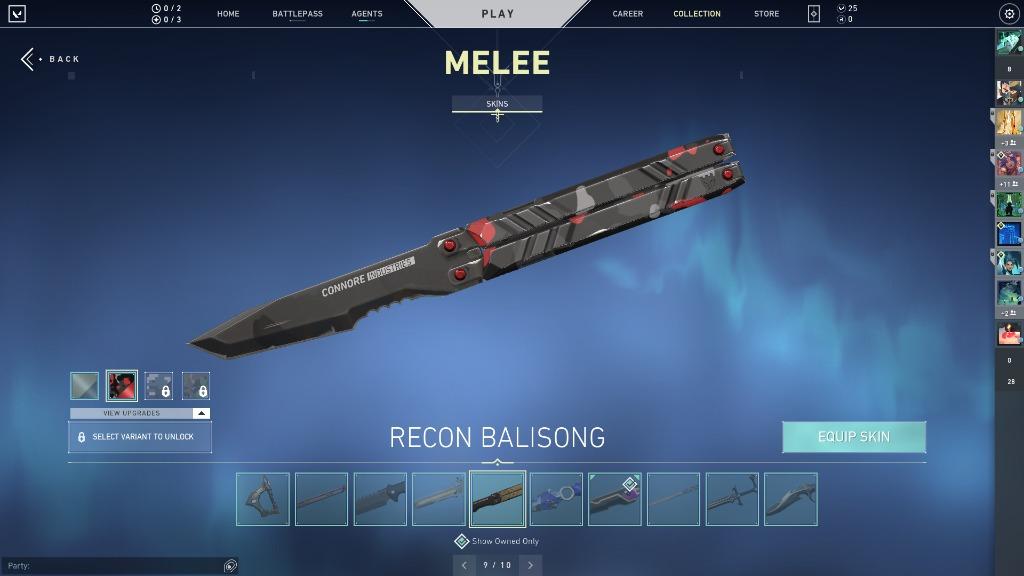Open the Collection tab
This screenshot has width=1024, height=576.
pyautogui.click(x=697, y=14)
